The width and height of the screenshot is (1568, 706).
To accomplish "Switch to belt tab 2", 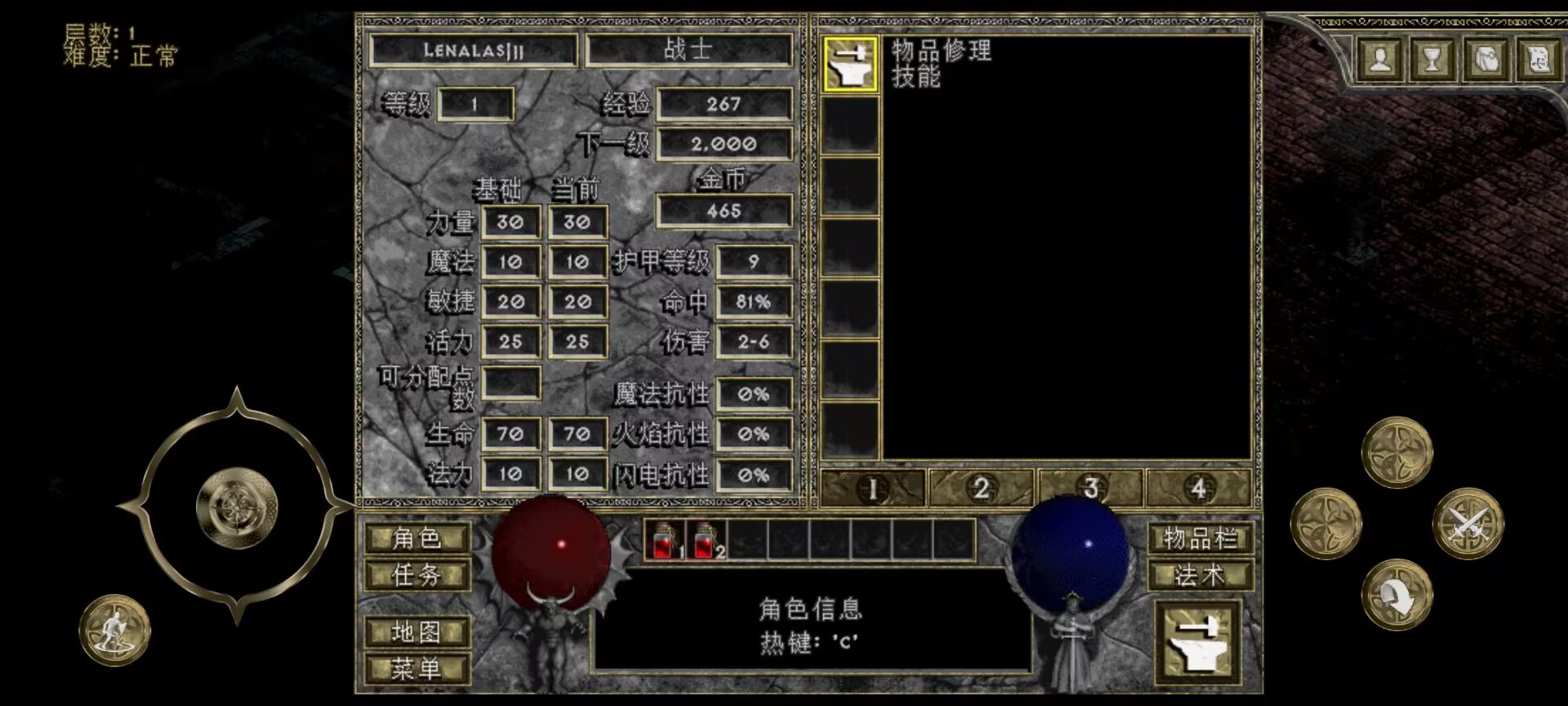I will [982, 487].
